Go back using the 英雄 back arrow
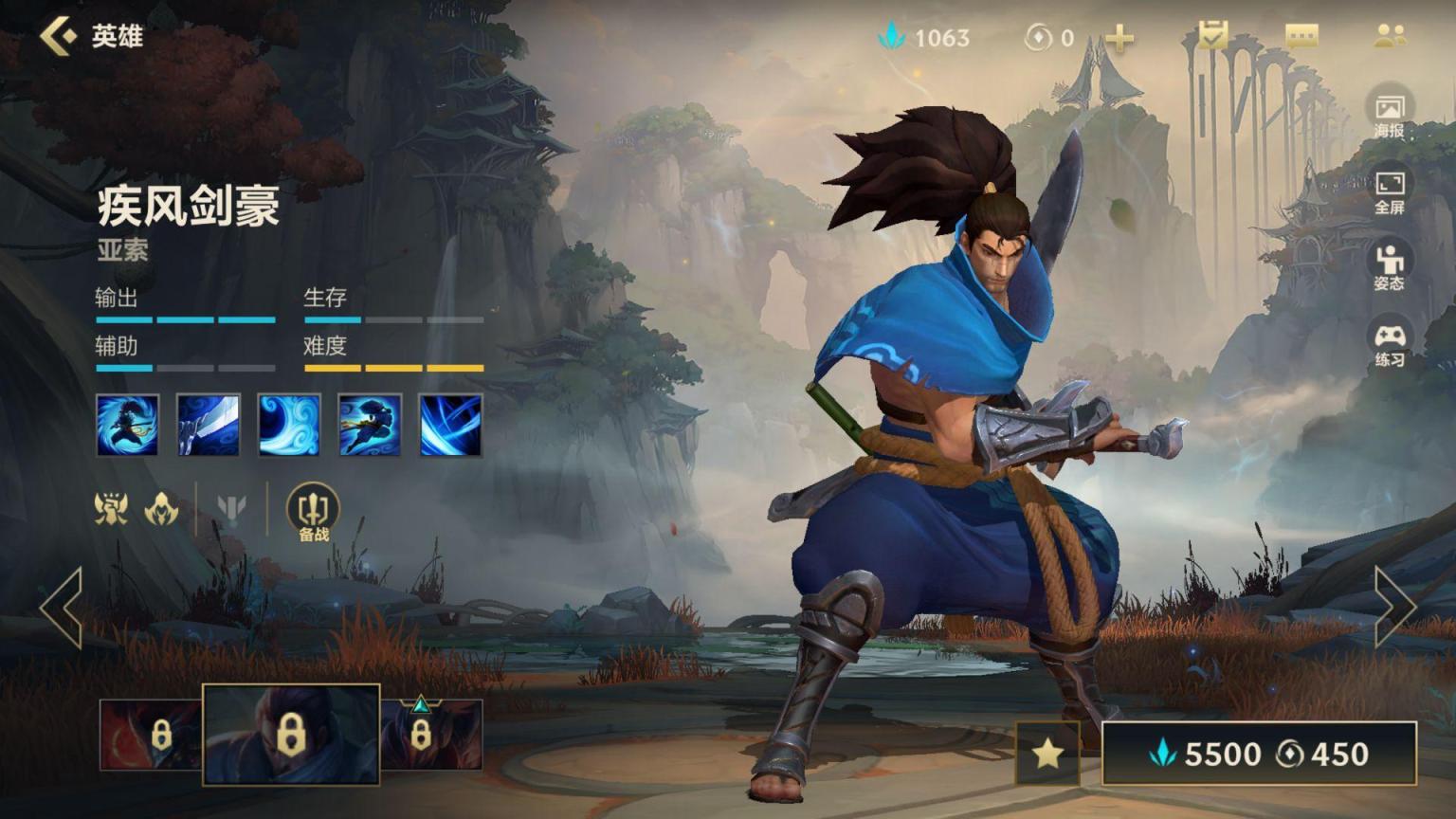Image resolution: width=1456 pixels, height=819 pixels. point(59,37)
